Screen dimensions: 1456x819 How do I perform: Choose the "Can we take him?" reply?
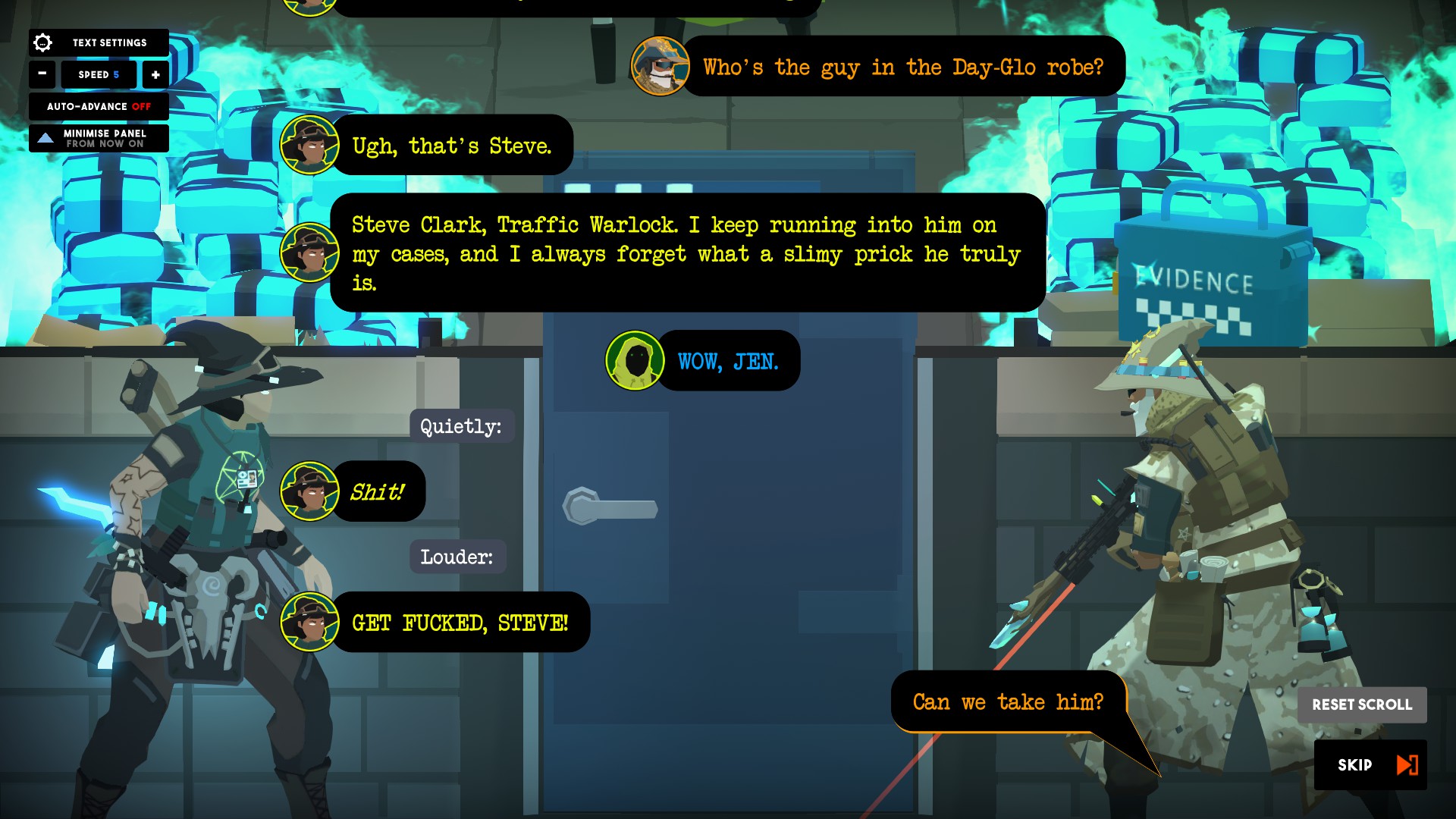(x=1008, y=702)
